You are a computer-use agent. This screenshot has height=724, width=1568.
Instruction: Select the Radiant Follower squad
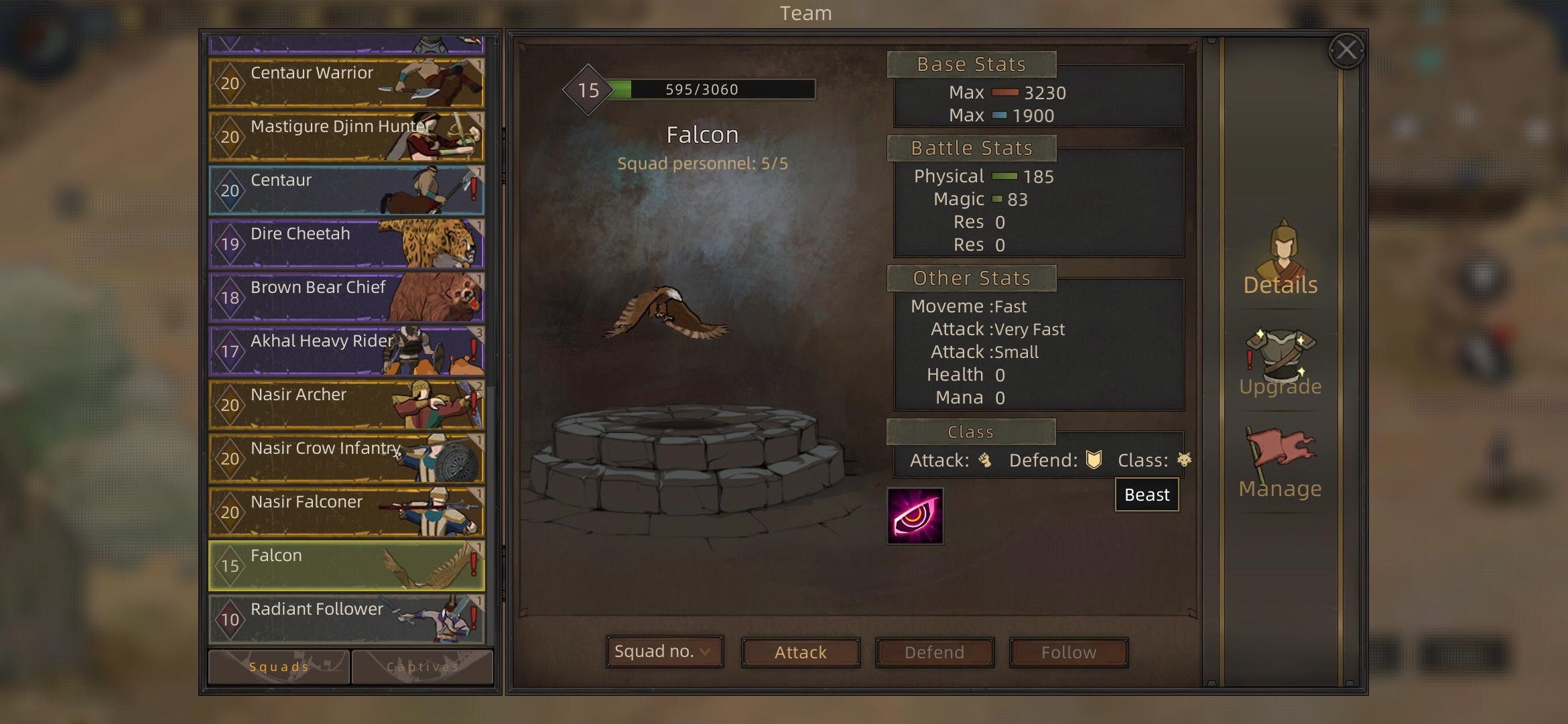346,619
